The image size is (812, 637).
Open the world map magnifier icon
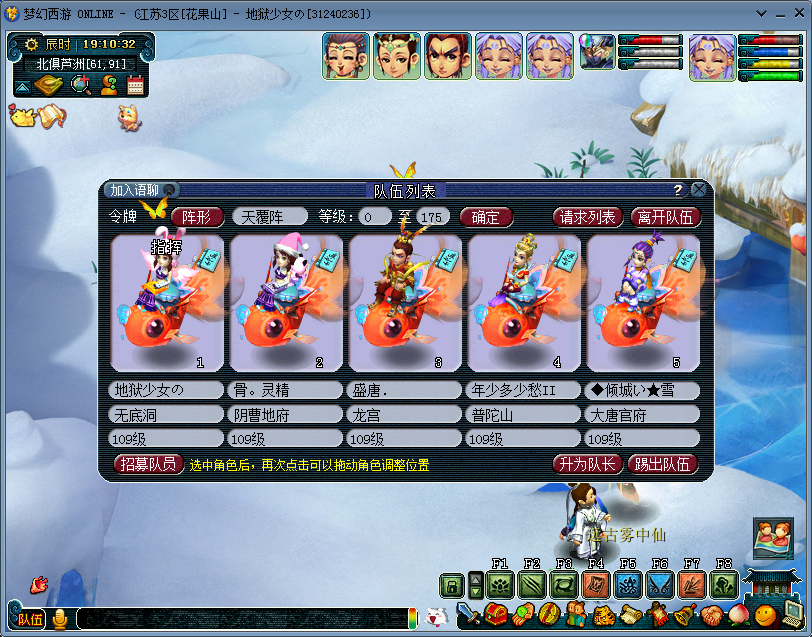click(x=81, y=86)
